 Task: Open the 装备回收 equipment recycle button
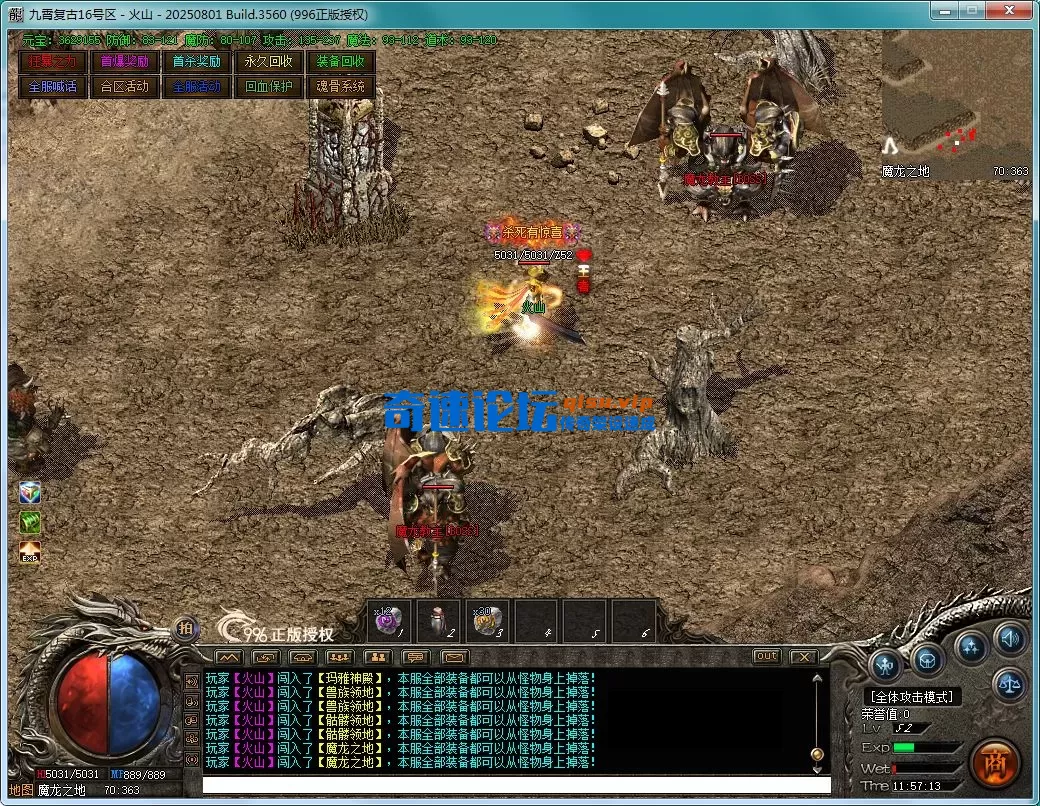click(340, 61)
